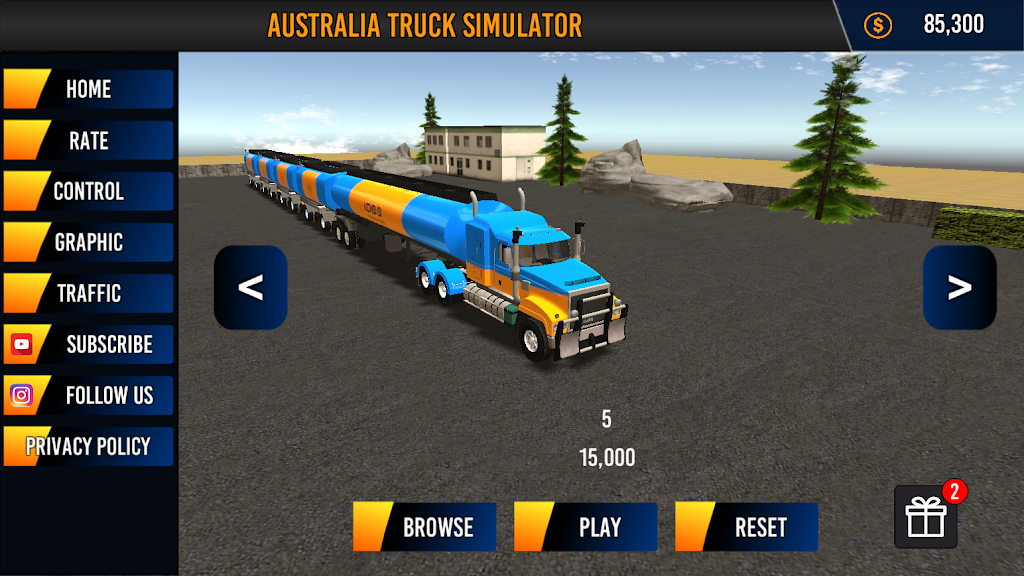Tap the coin icon beside the balance

(x=877, y=25)
